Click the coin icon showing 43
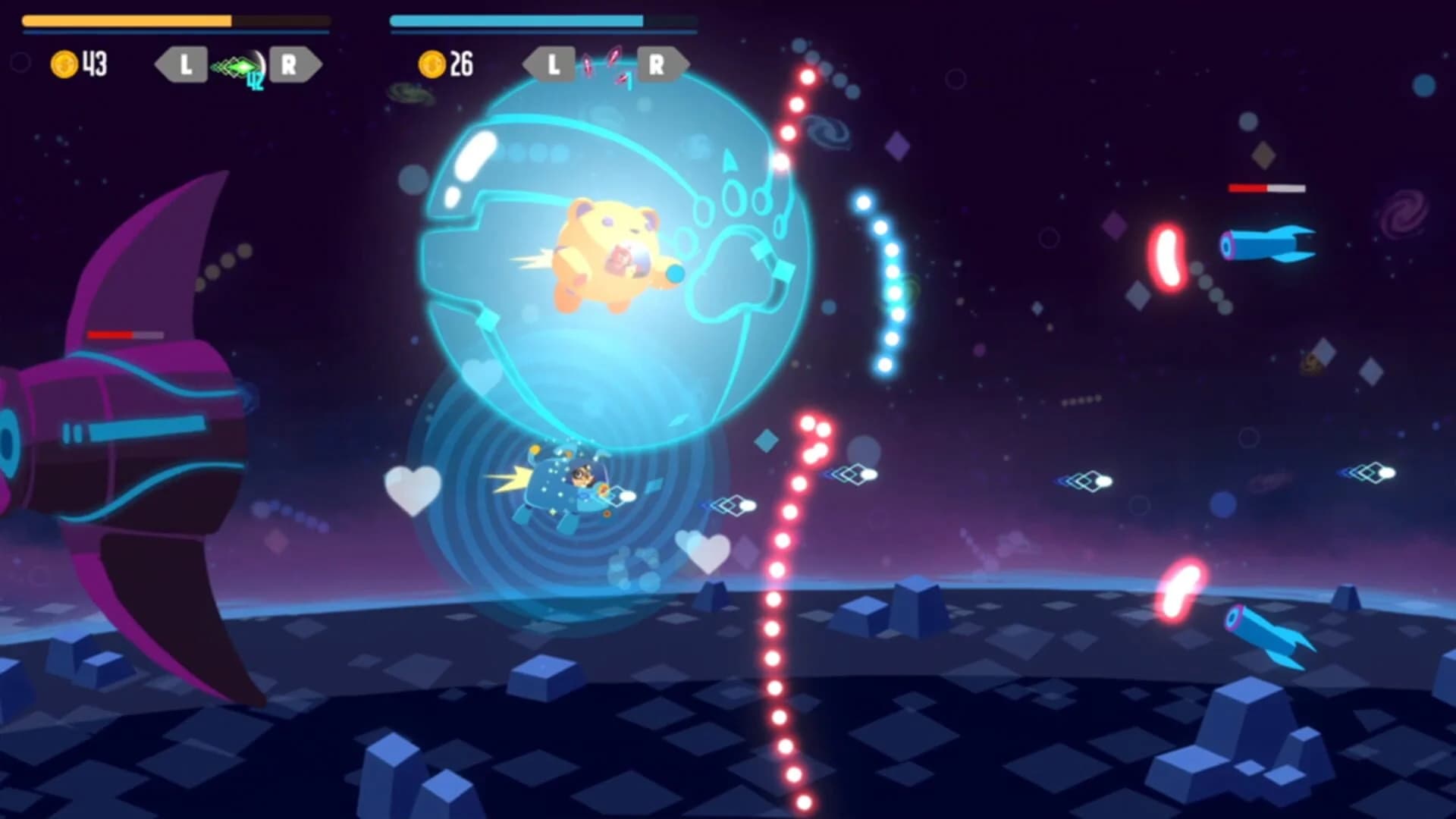The height and width of the screenshot is (819, 1456). [64, 64]
